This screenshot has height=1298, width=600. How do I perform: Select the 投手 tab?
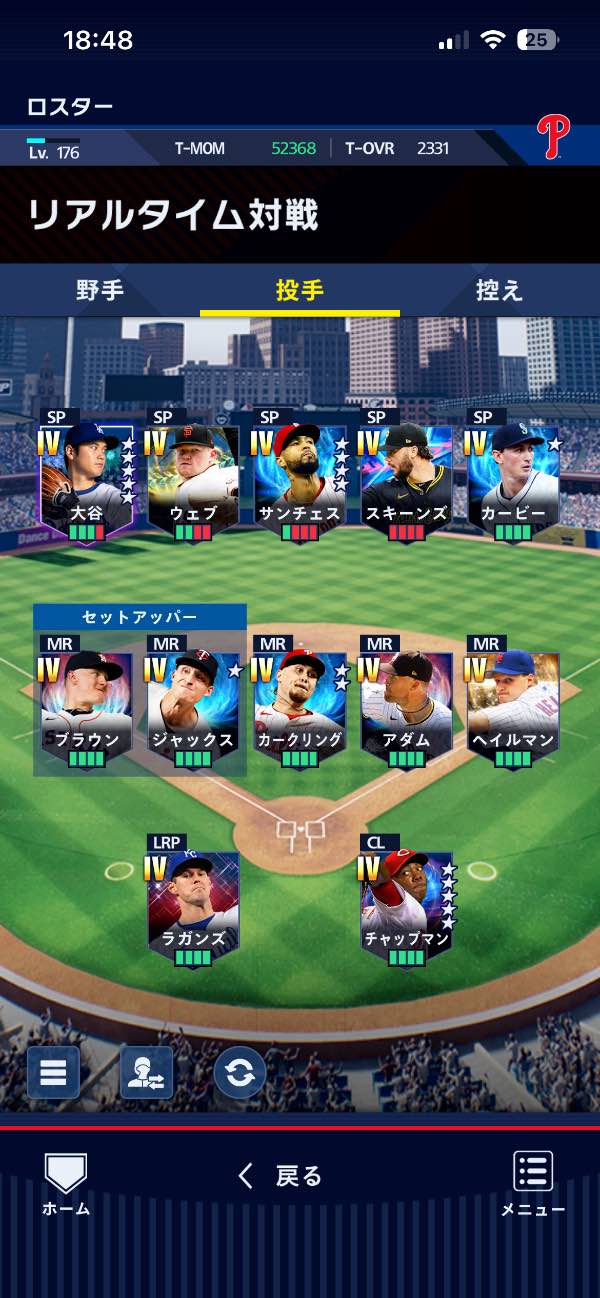point(300,291)
